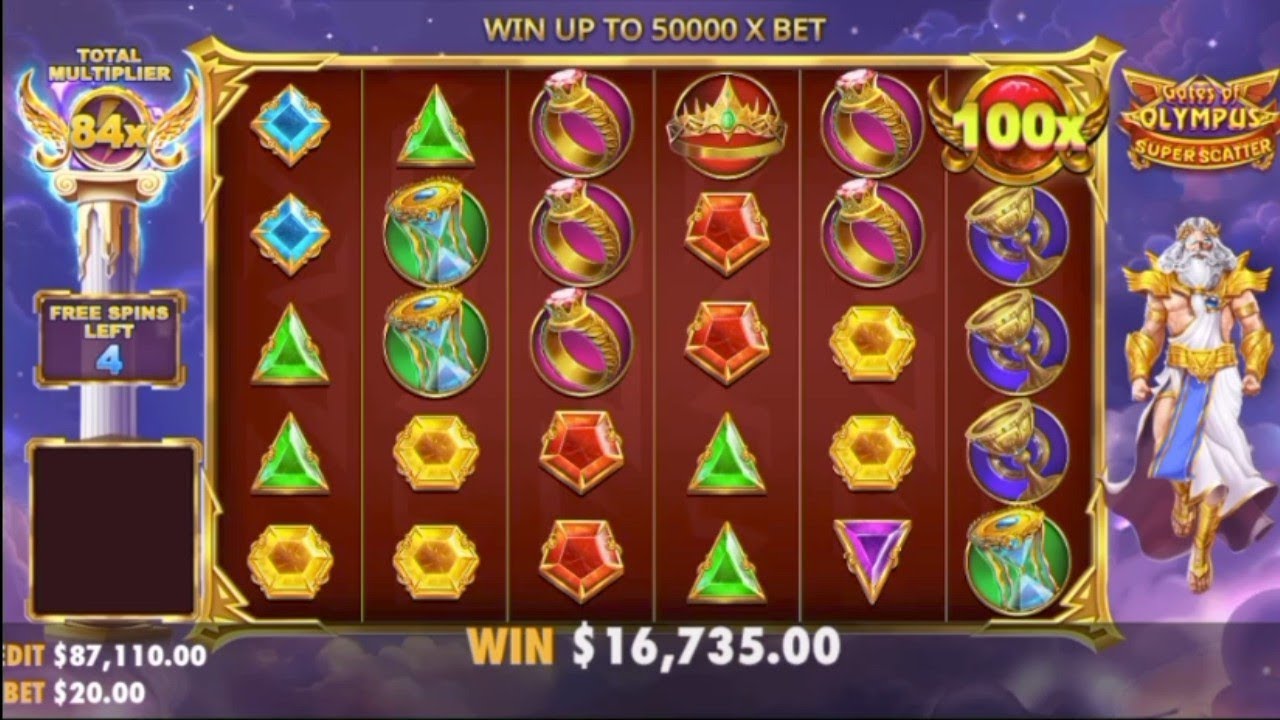Viewport: 1280px width, 720px height.
Task: Click the purple inverted triangle gem
Action: tap(869, 553)
